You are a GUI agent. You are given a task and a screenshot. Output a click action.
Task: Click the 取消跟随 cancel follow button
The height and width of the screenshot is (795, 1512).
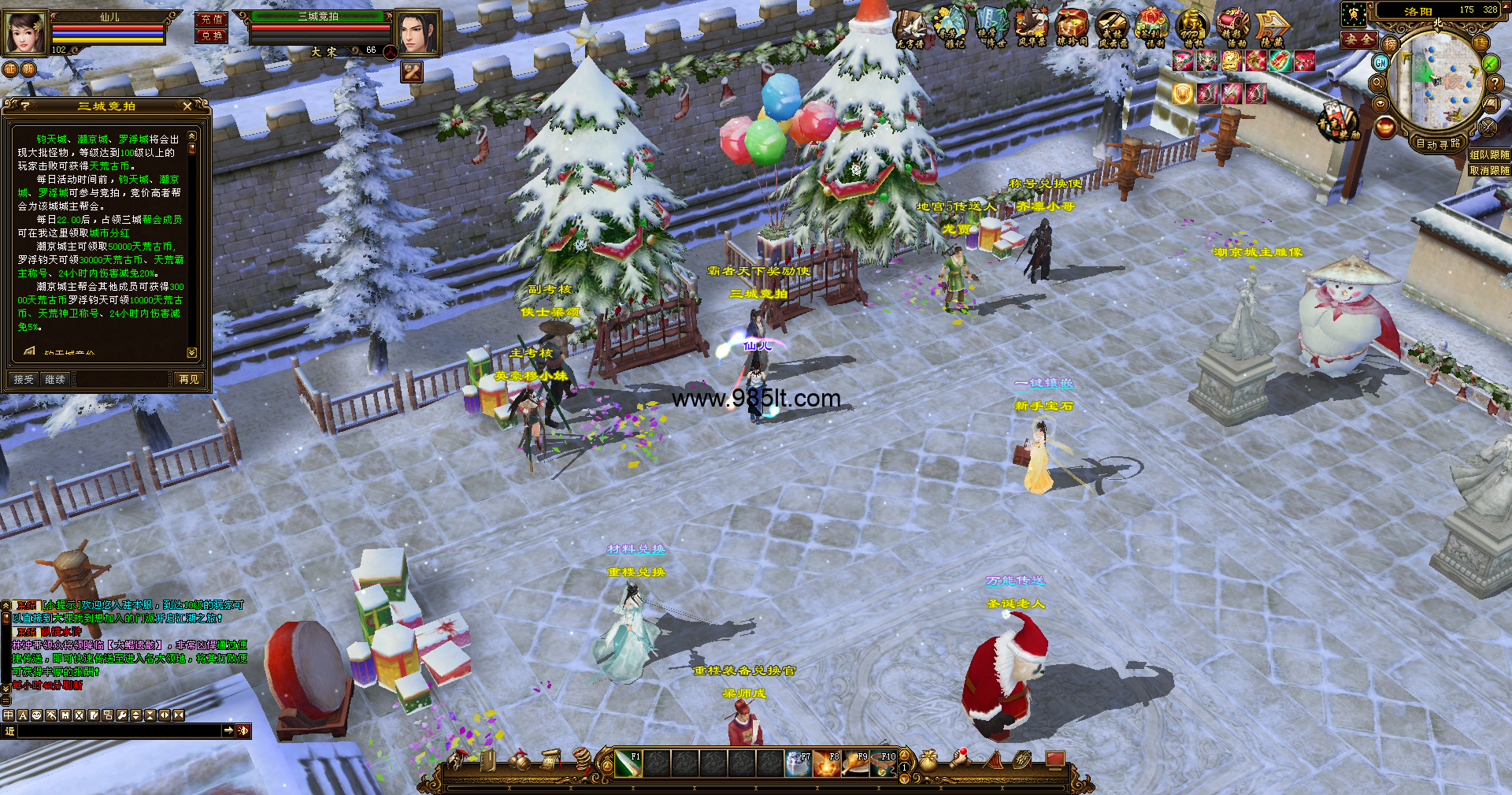1489,170
